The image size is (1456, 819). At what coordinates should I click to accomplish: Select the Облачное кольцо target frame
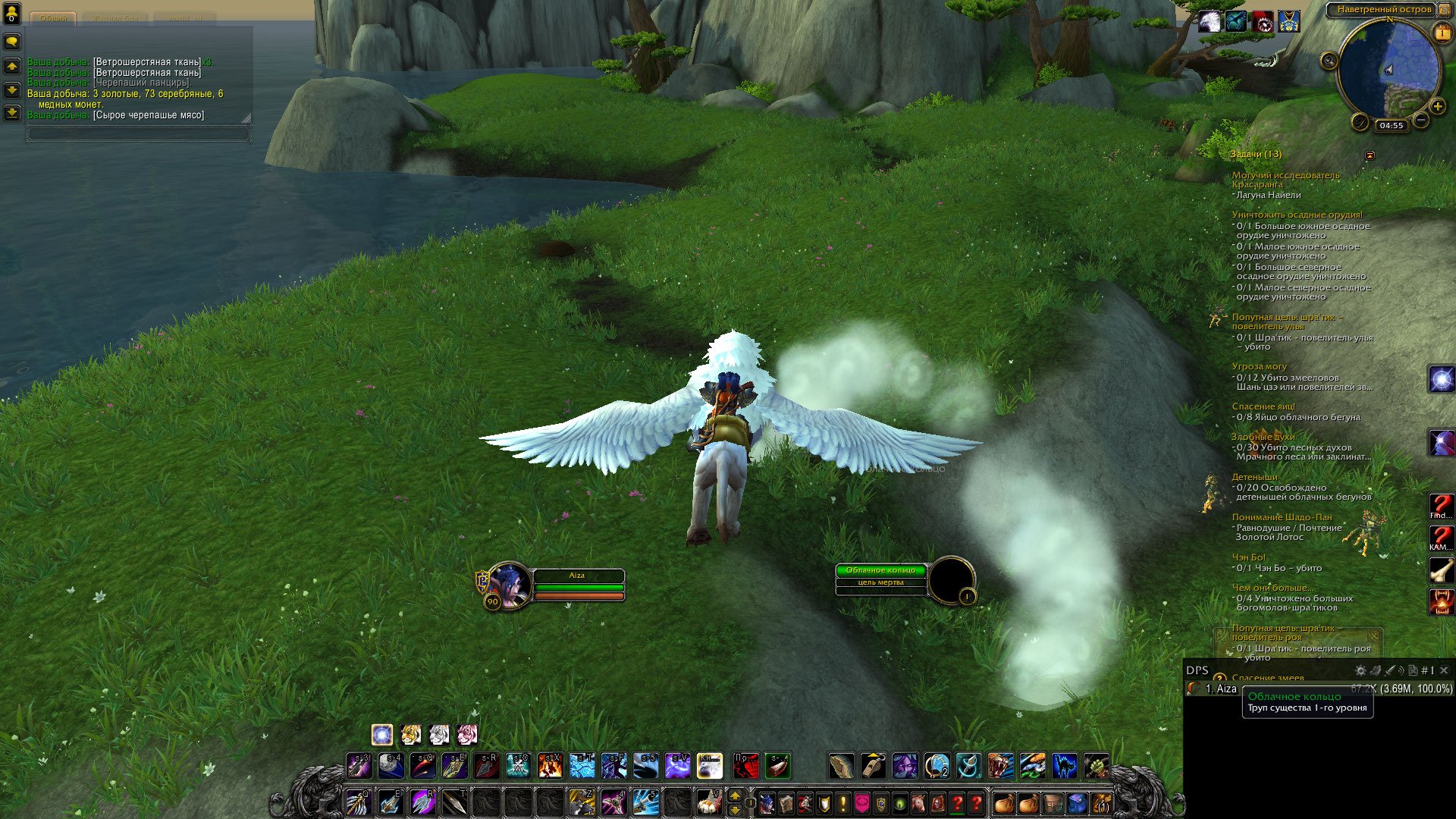pyautogui.click(x=880, y=576)
